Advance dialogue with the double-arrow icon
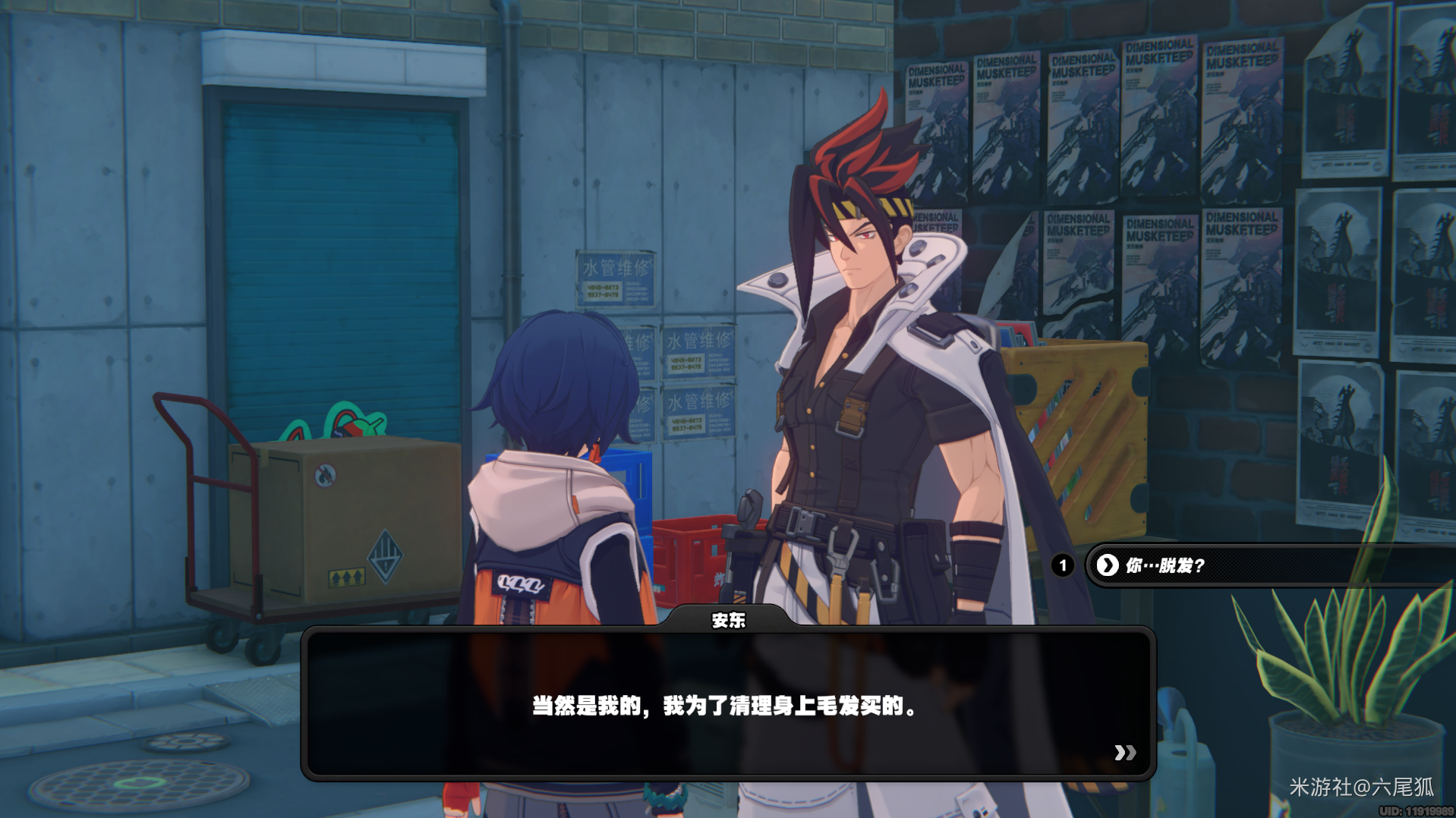Viewport: 1456px width, 818px height. point(1125,752)
